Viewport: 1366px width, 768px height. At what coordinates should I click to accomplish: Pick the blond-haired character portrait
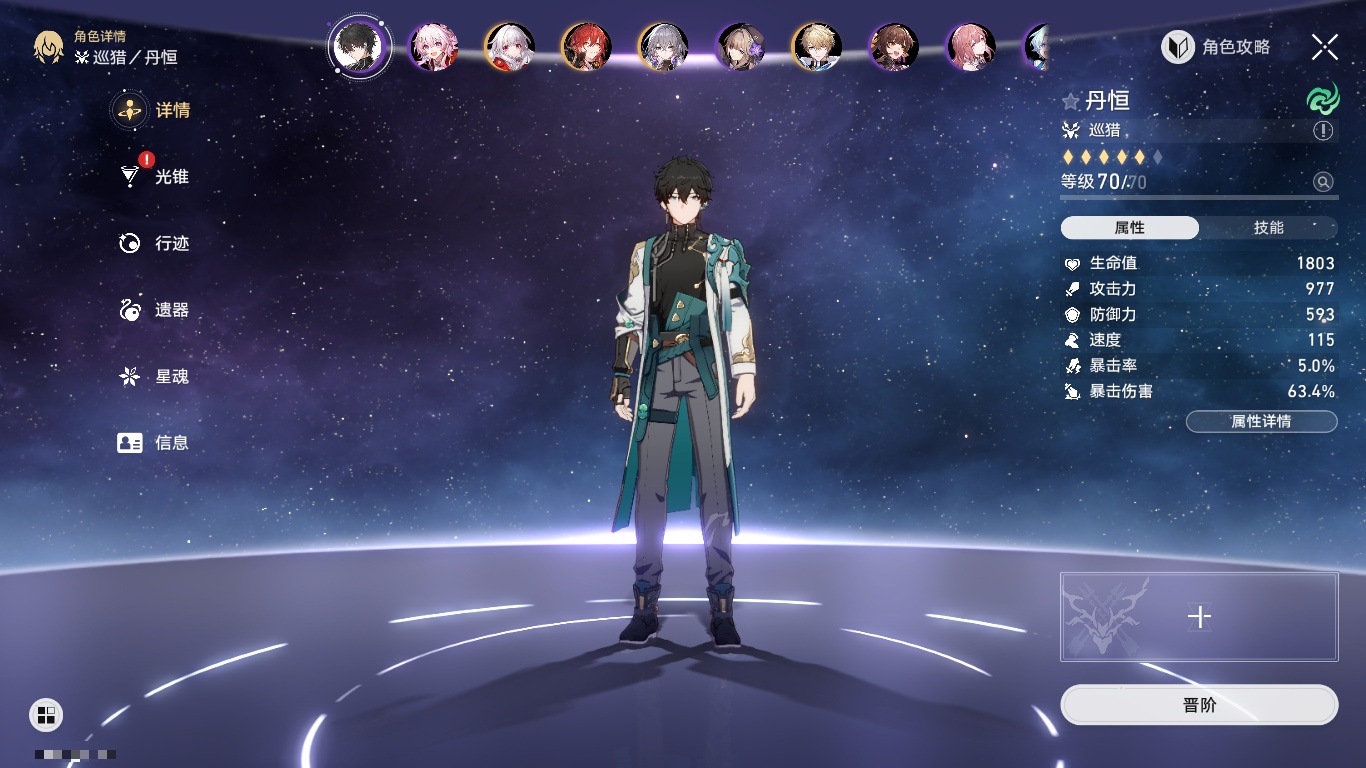pos(816,47)
